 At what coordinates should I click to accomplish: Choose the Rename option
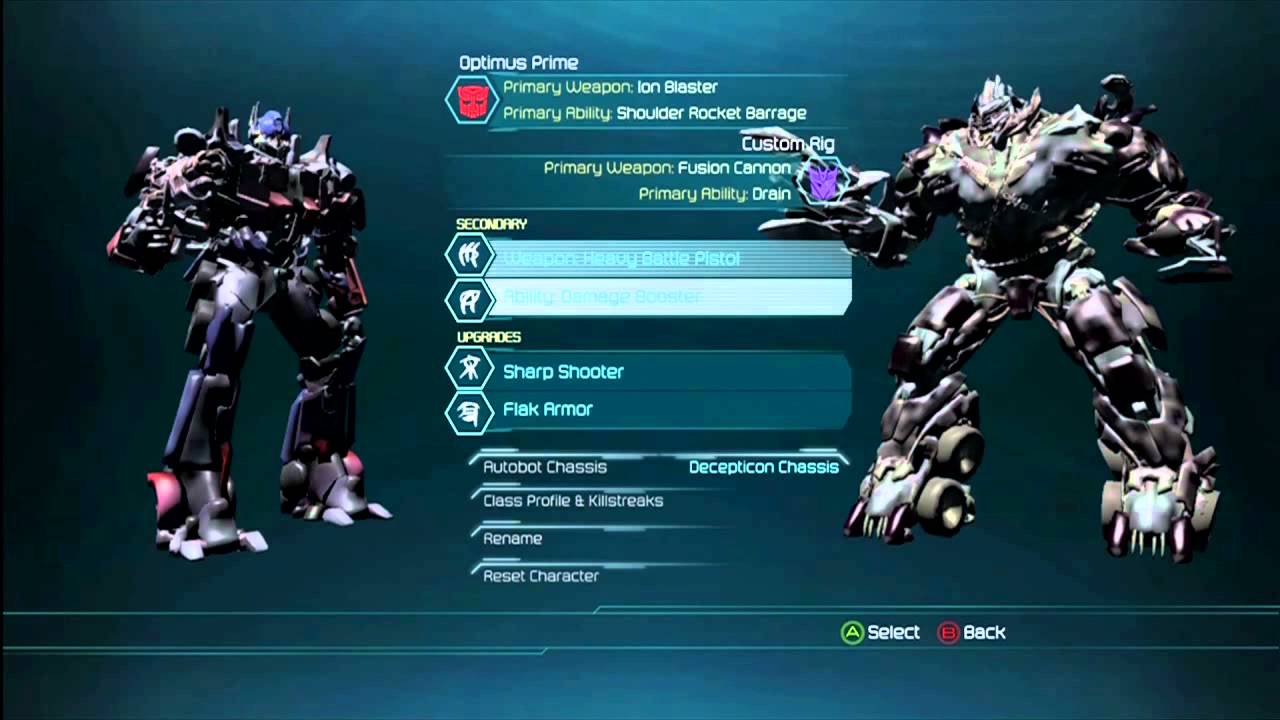pyautogui.click(x=513, y=539)
